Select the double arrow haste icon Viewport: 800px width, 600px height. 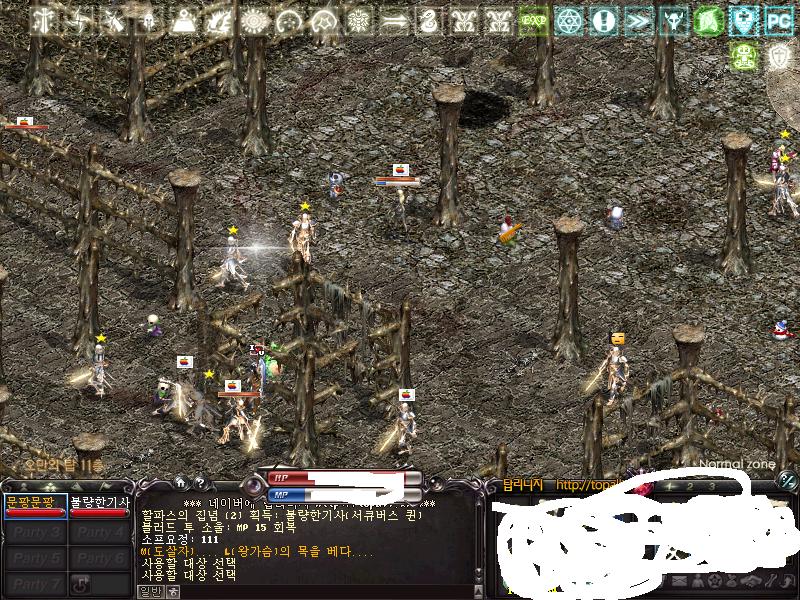[x=638, y=20]
